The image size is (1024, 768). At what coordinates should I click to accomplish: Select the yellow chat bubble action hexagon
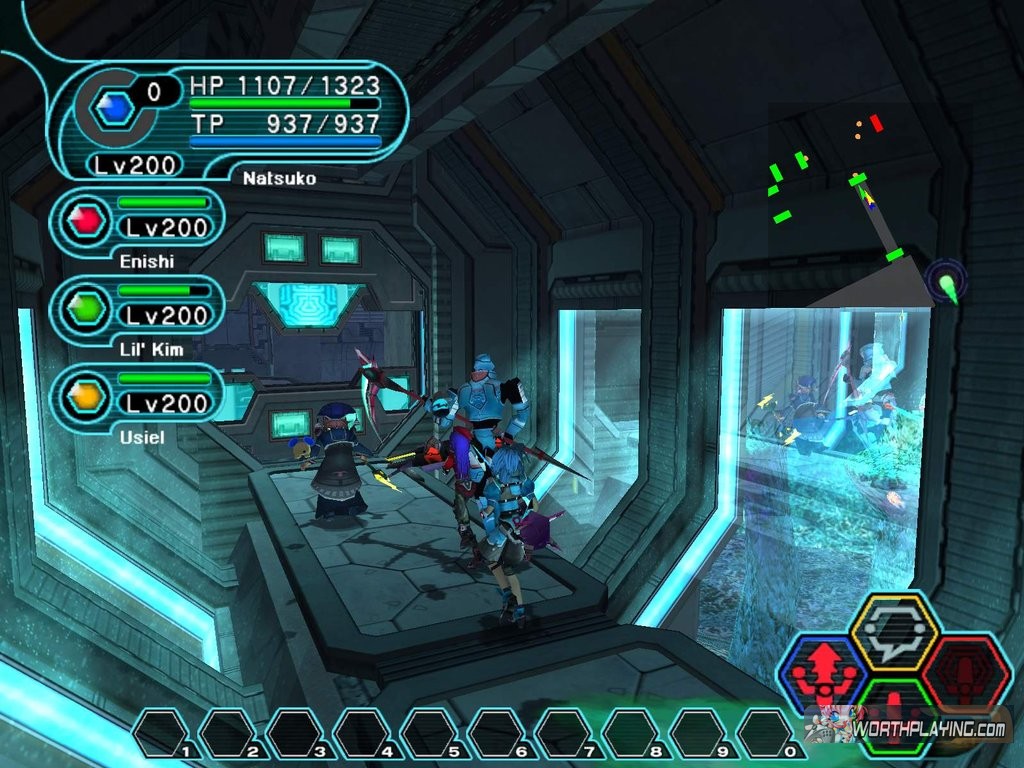[894, 632]
